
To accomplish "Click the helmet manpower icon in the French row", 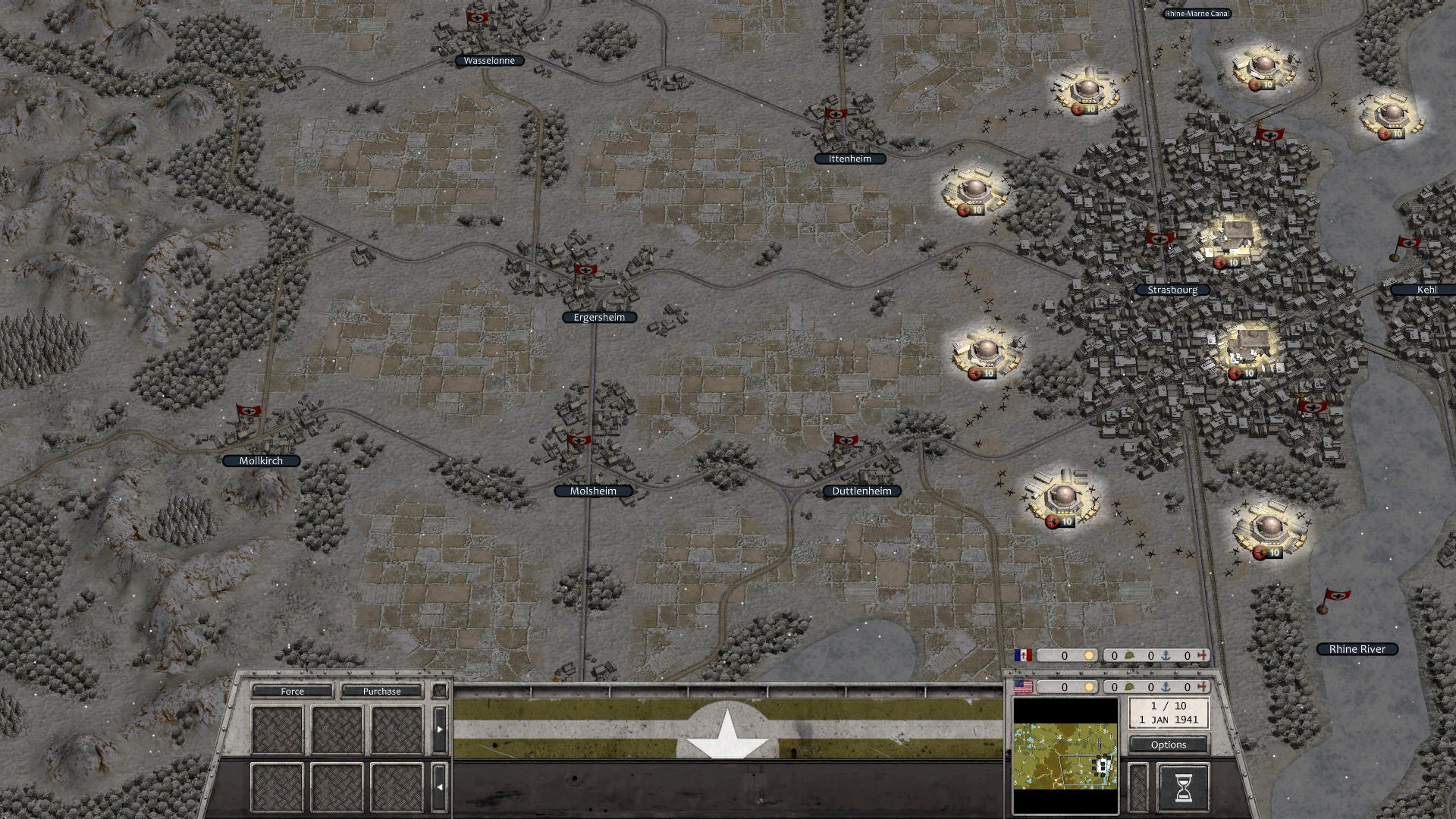I will [x=1128, y=654].
